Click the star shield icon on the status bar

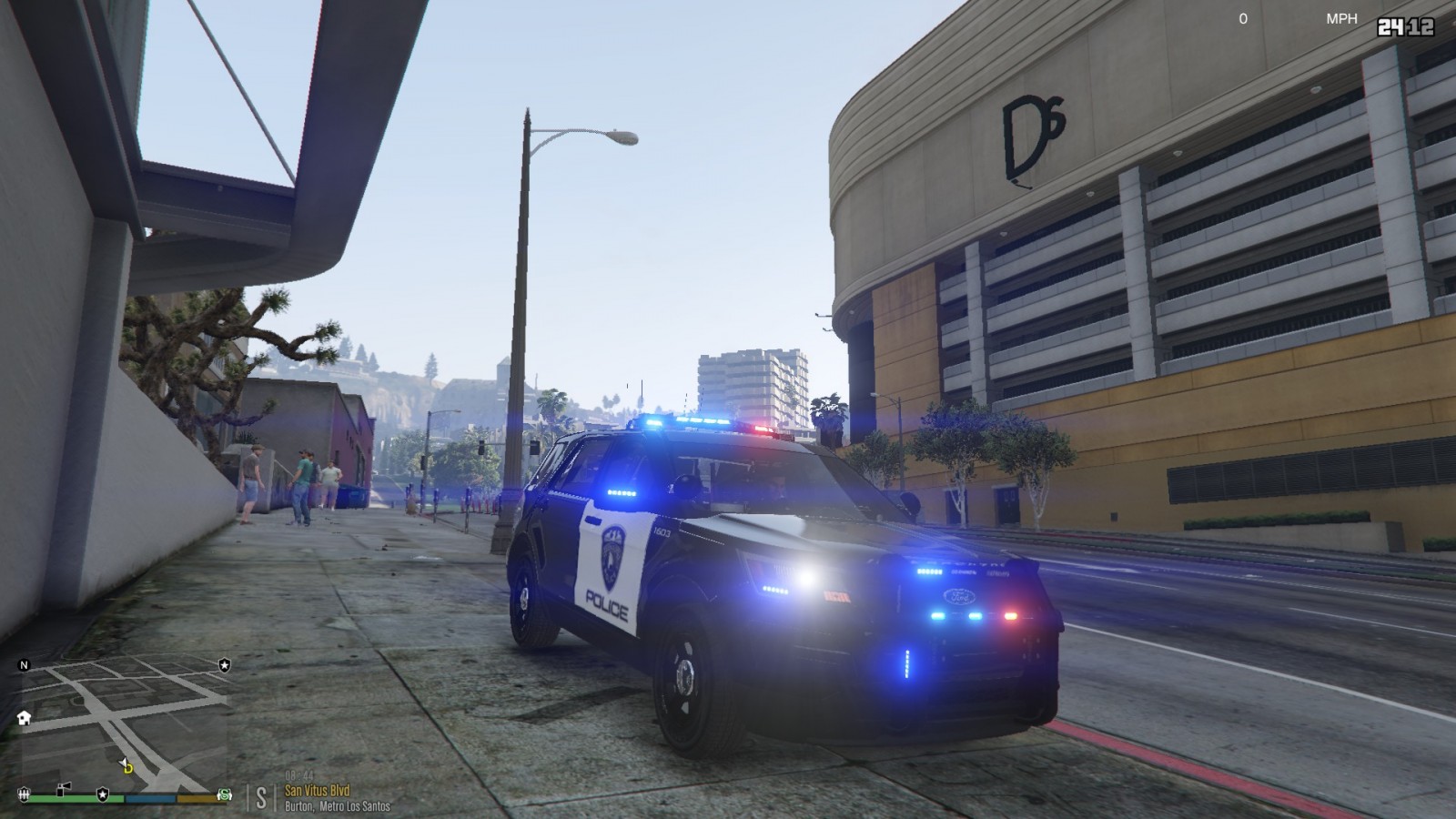coord(103,794)
